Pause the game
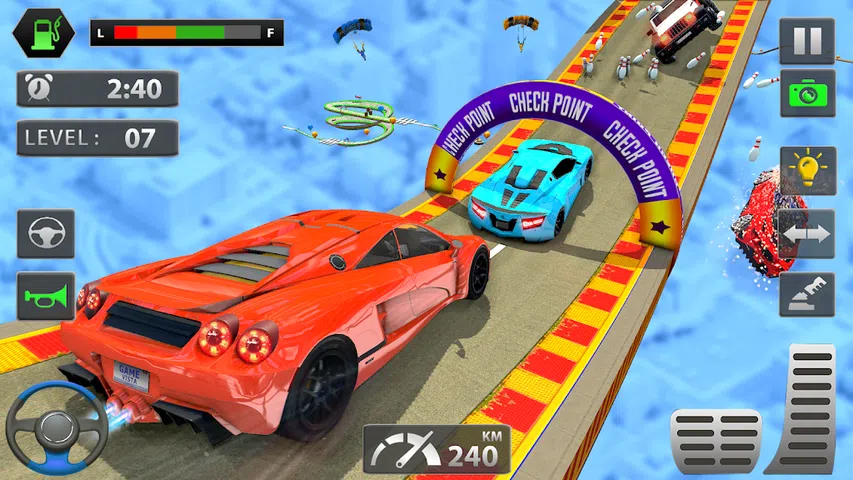The width and height of the screenshot is (853, 480). click(807, 42)
